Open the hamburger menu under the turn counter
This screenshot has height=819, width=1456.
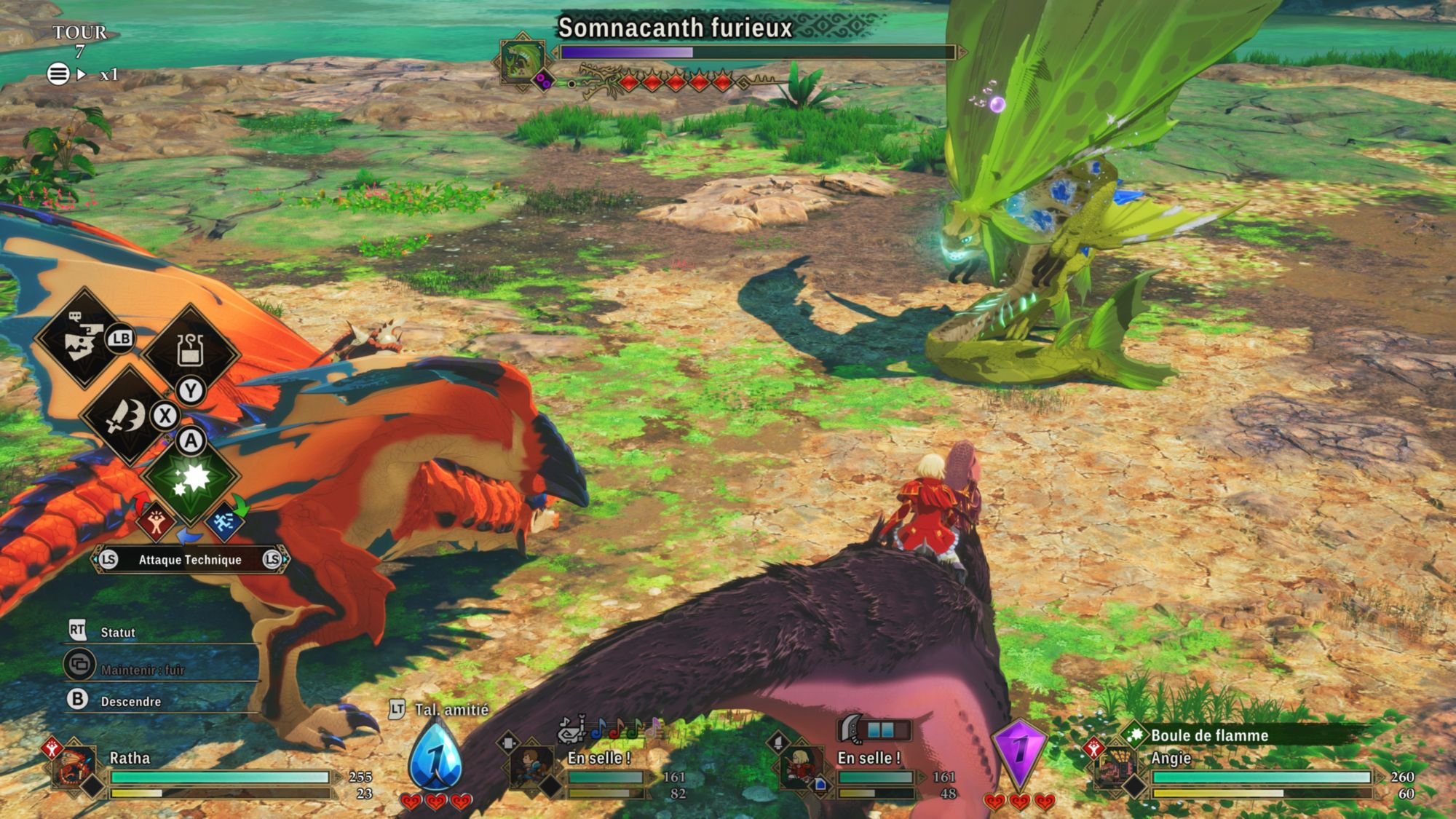58,74
